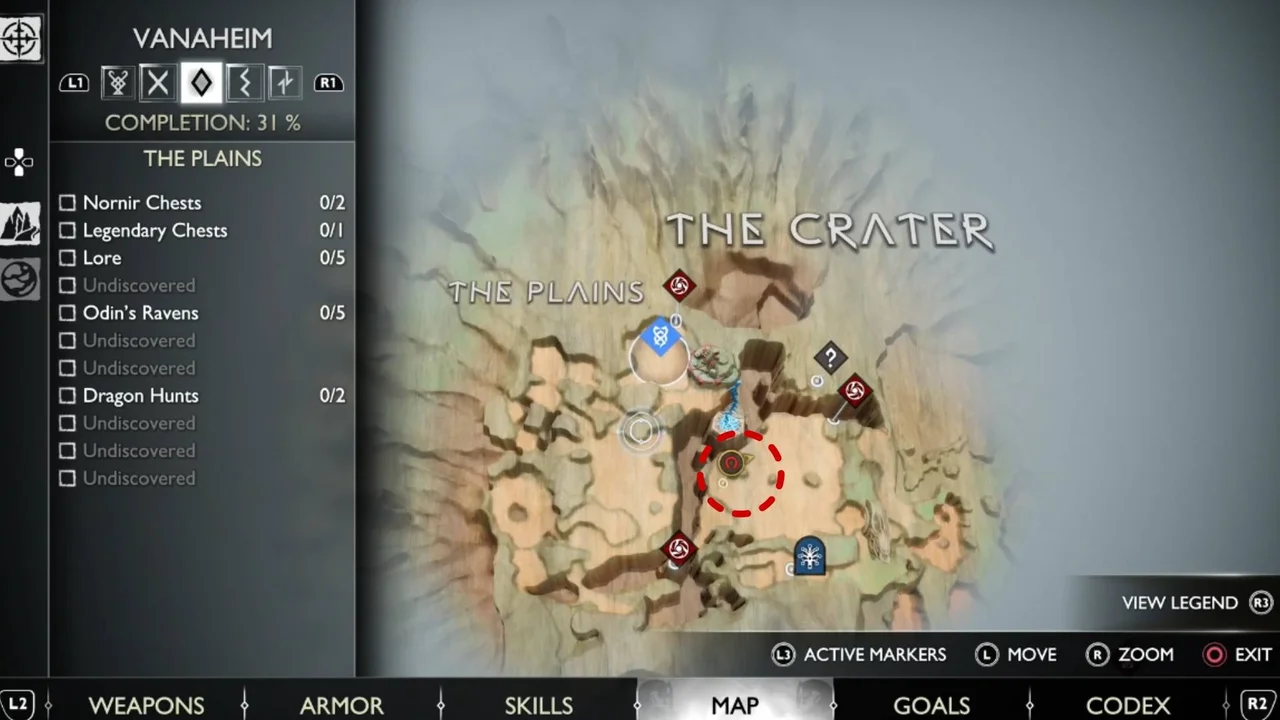Click the compass icon in the left sidebar
Image resolution: width=1280 pixels, height=720 pixels.
point(20,40)
